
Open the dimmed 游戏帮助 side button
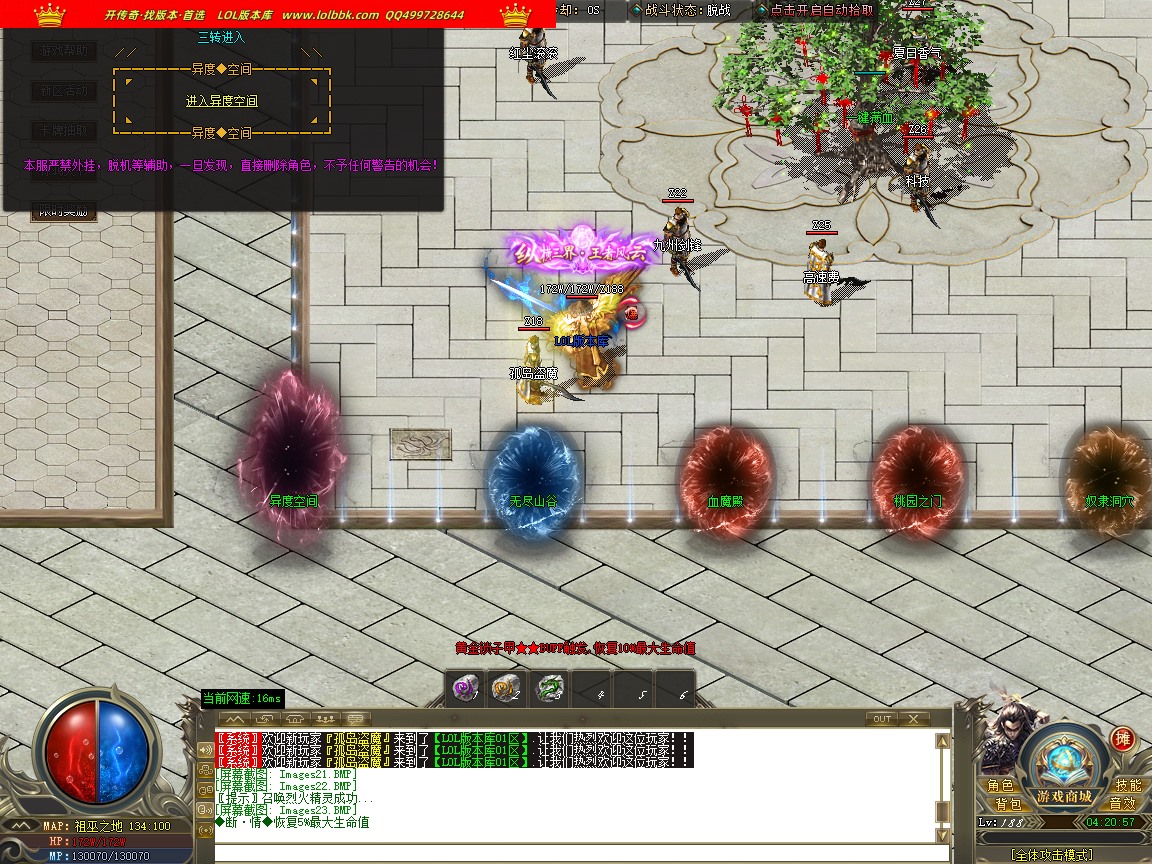pyautogui.click(x=65, y=49)
